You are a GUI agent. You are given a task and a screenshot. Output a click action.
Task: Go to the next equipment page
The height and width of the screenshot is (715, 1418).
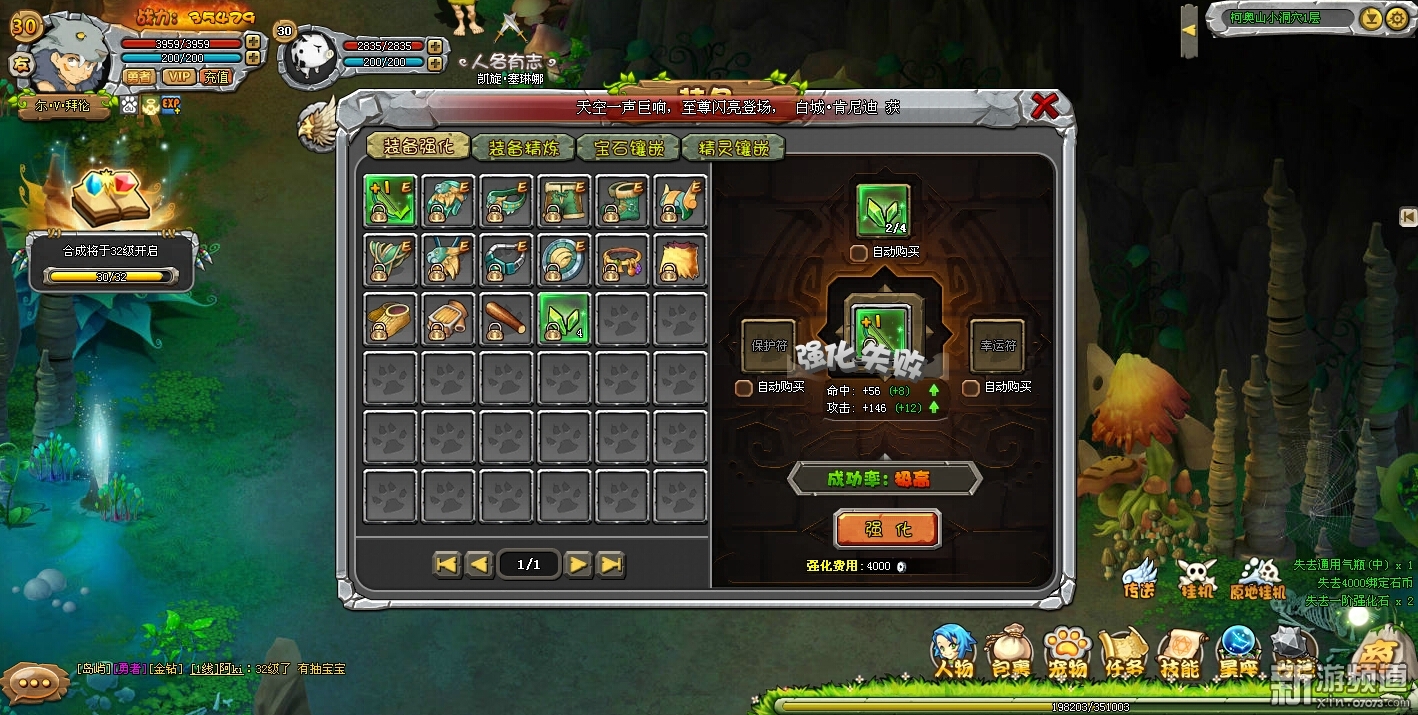578,565
